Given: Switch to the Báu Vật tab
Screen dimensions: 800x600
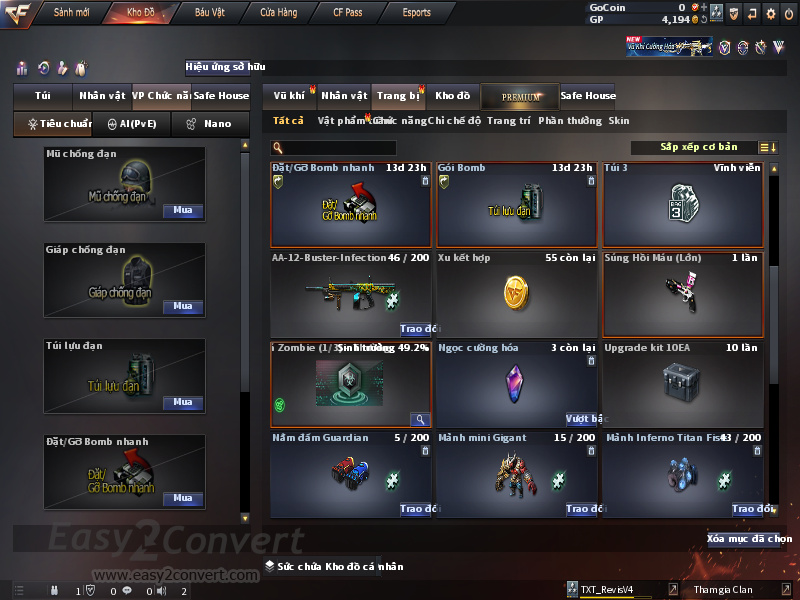Looking at the screenshot, I should (x=209, y=12).
